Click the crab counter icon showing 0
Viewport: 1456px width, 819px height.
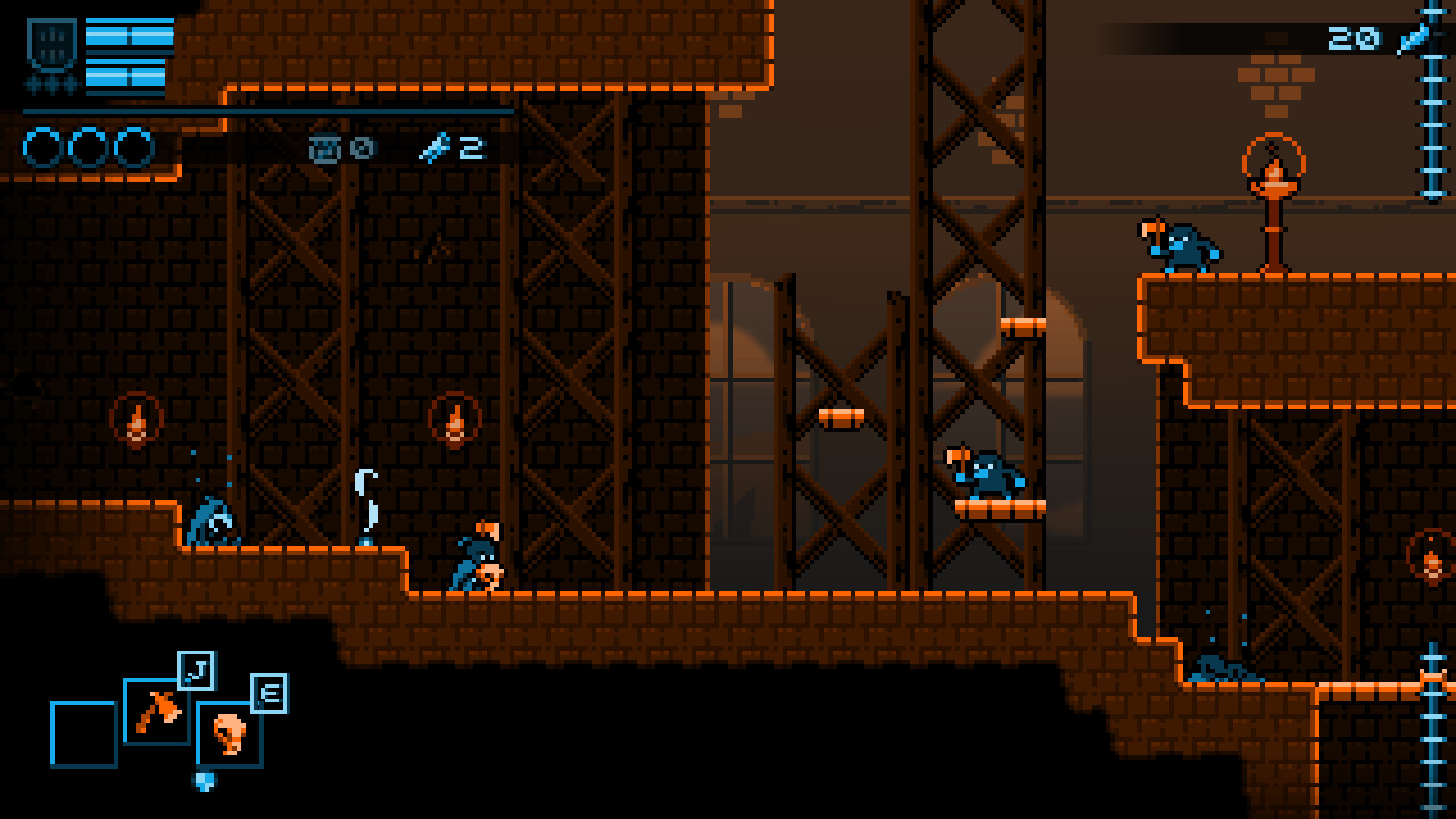point(328,149)
